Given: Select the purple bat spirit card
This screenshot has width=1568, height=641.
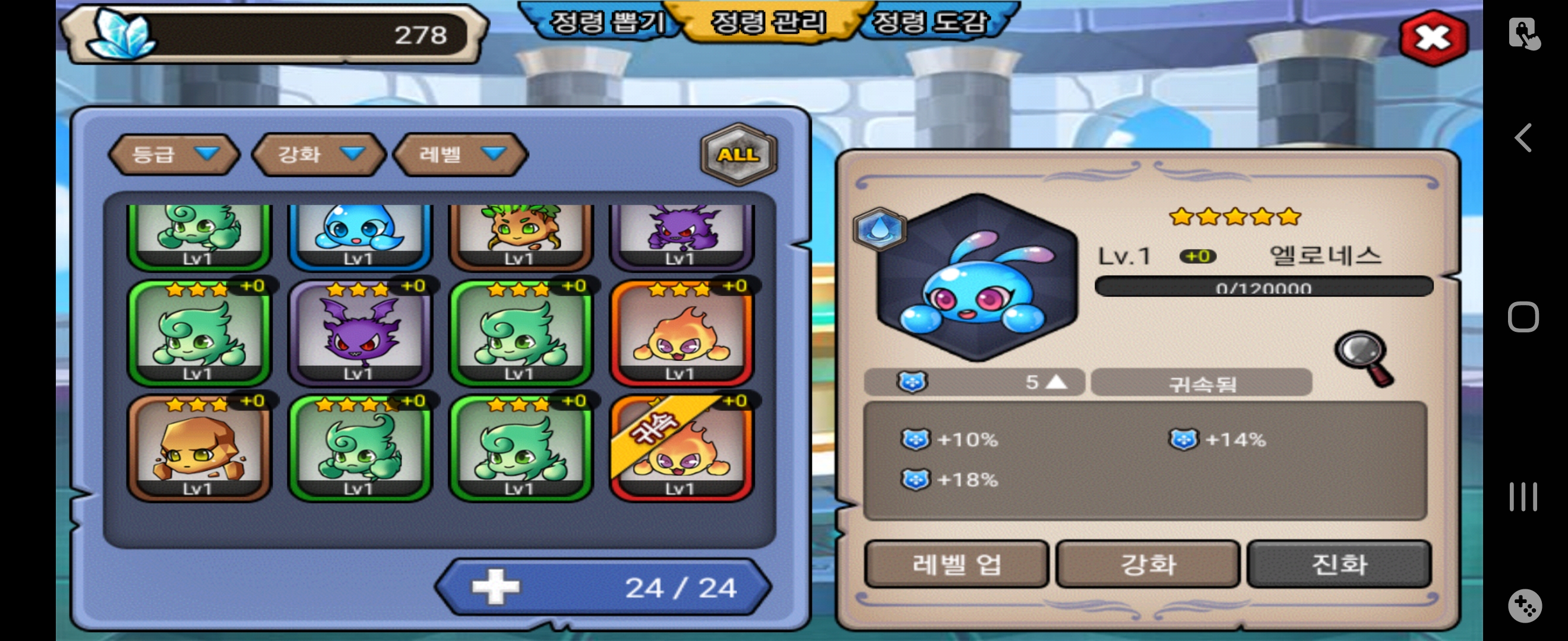Looking at the screenshot, I should 360,332.
